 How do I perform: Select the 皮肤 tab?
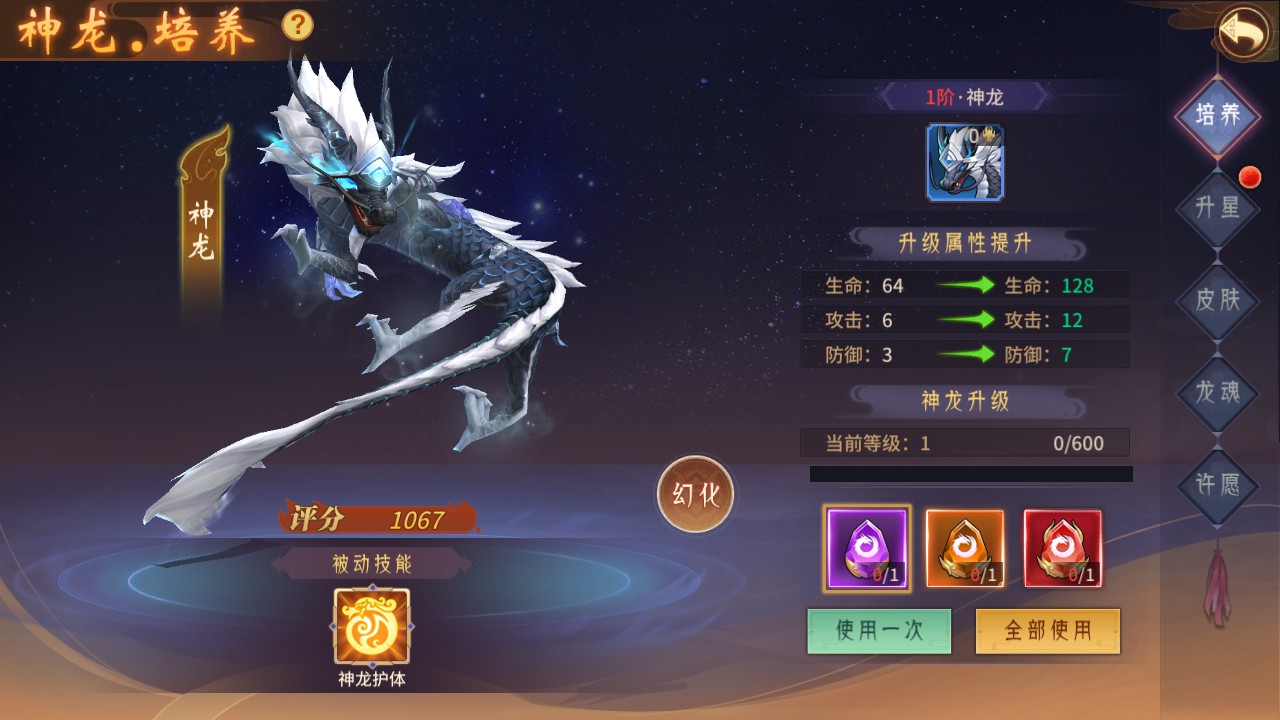(x=1217, y=299)
